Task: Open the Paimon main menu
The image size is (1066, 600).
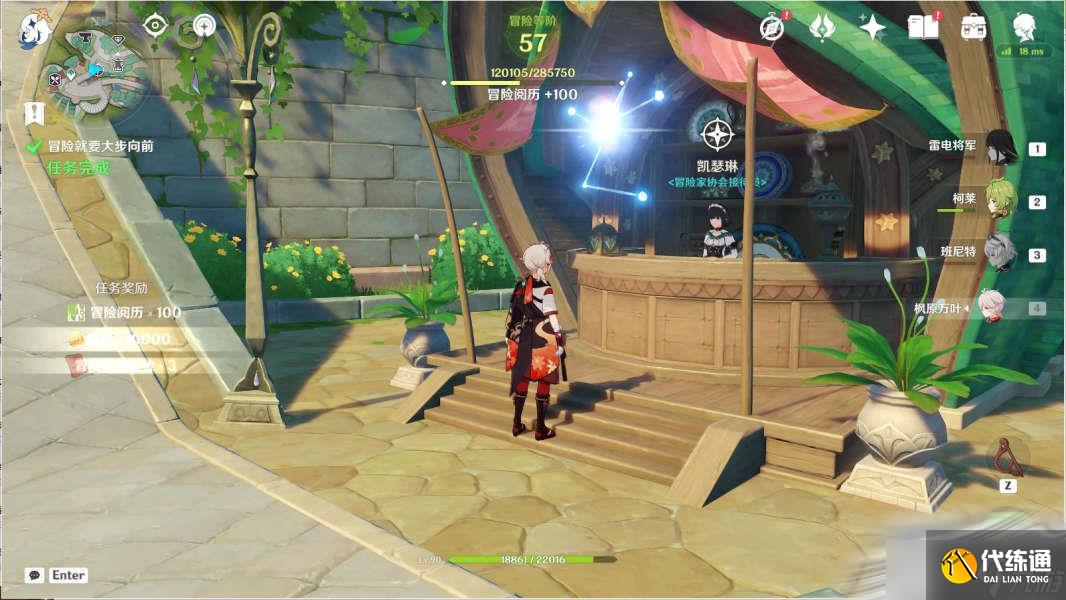Action: (34, 31)
